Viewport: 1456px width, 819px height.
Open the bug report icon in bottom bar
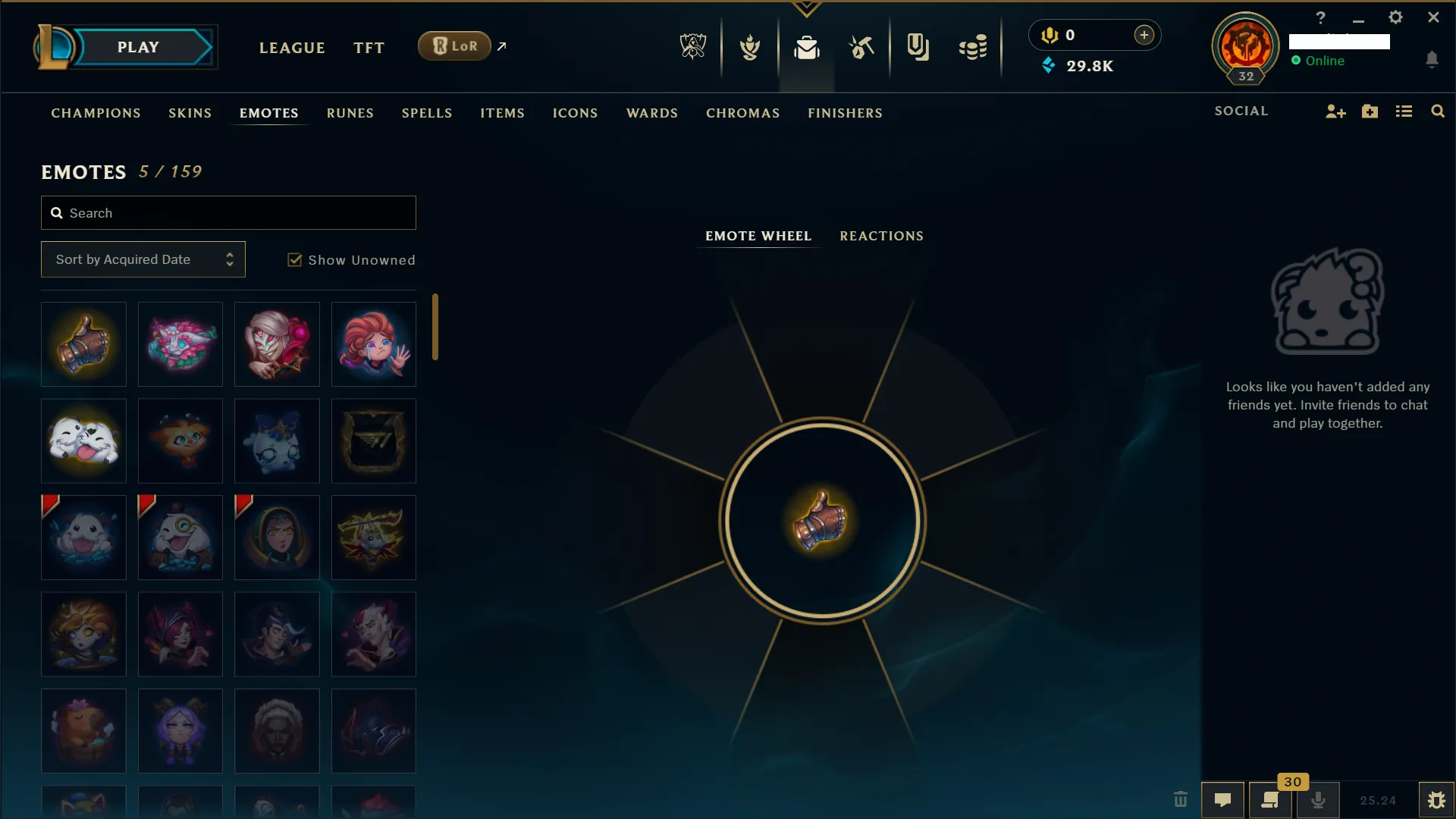[x=1437, y=800]
